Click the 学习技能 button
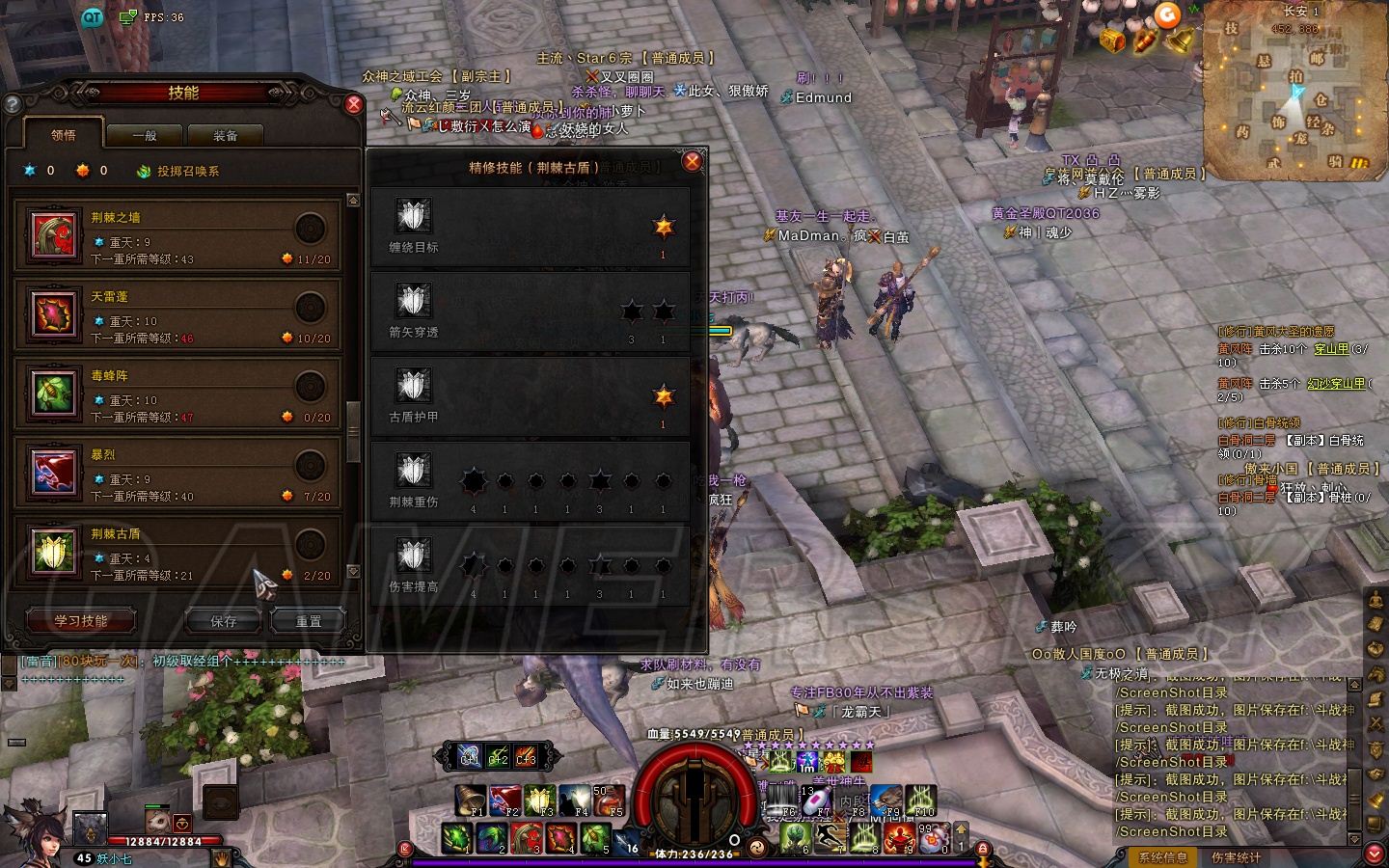The image size is (1389, 868). (81, 621)
